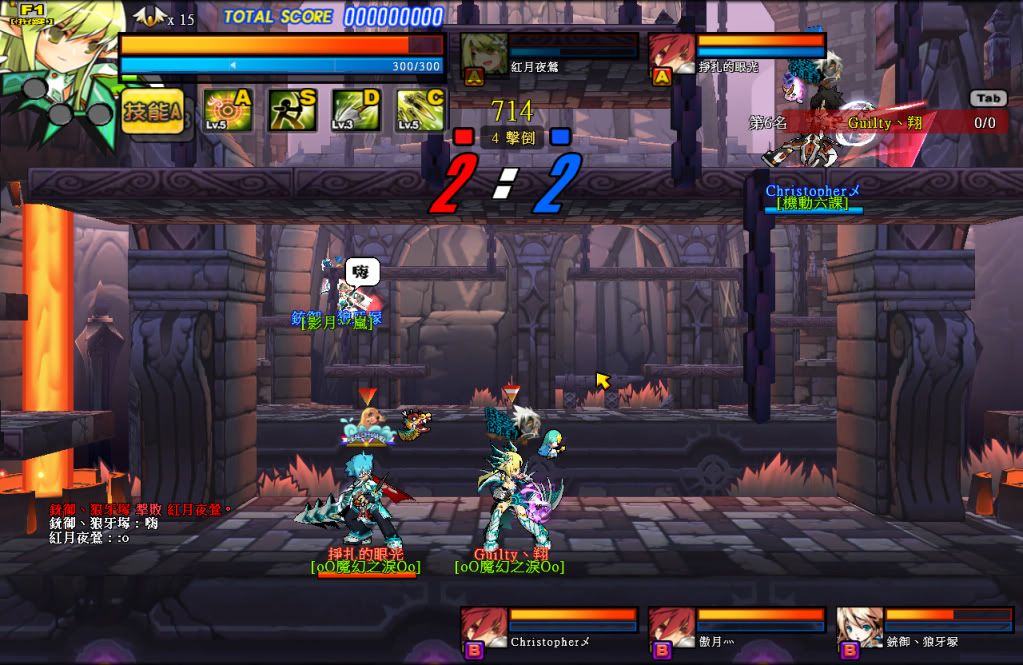Choose enemy 傲月's portrait
This screenshot has width=1023, height=665.
[672, 631]
